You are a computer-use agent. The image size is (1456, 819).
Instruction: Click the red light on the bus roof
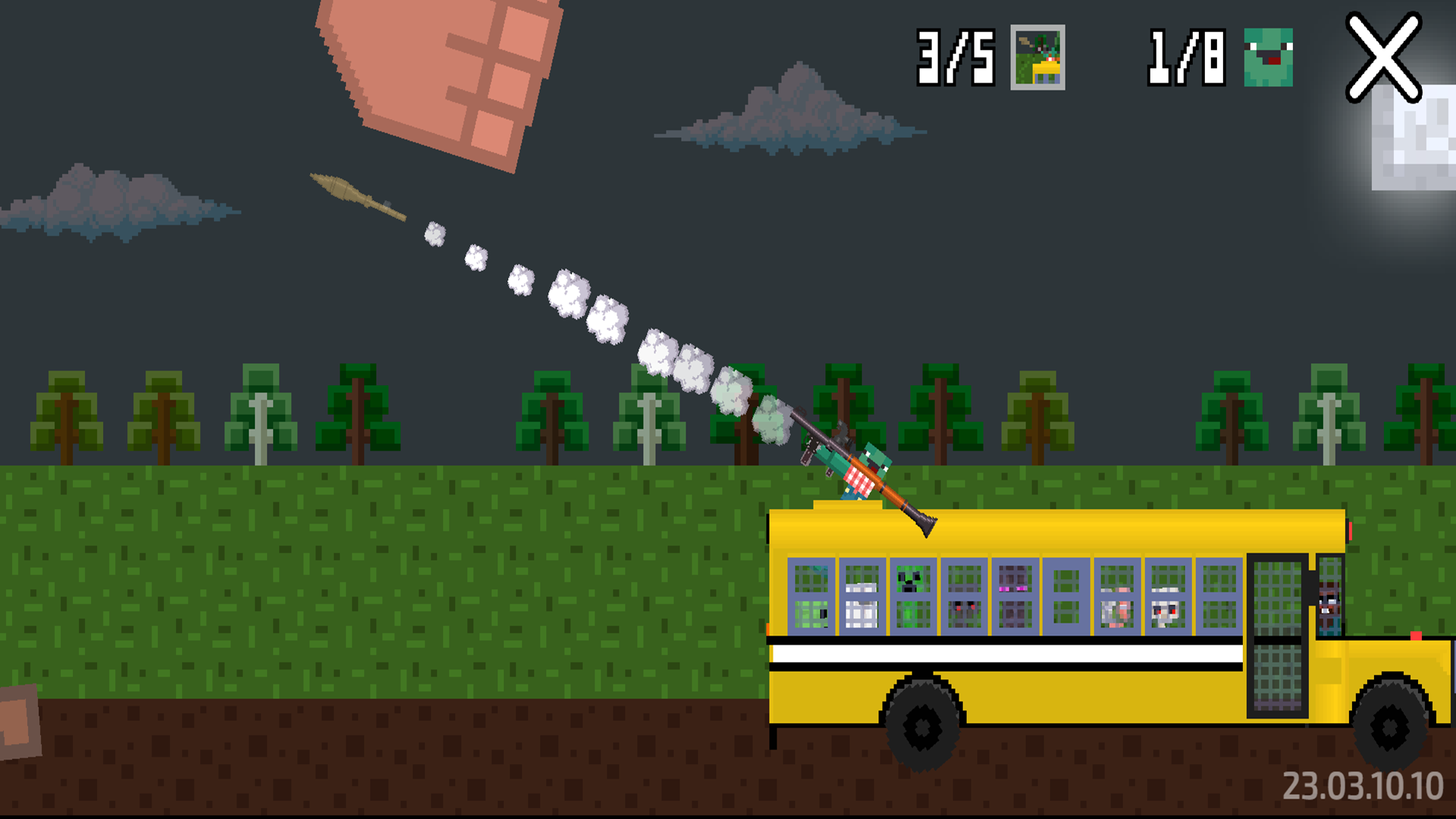click(x=1351, y=529)
